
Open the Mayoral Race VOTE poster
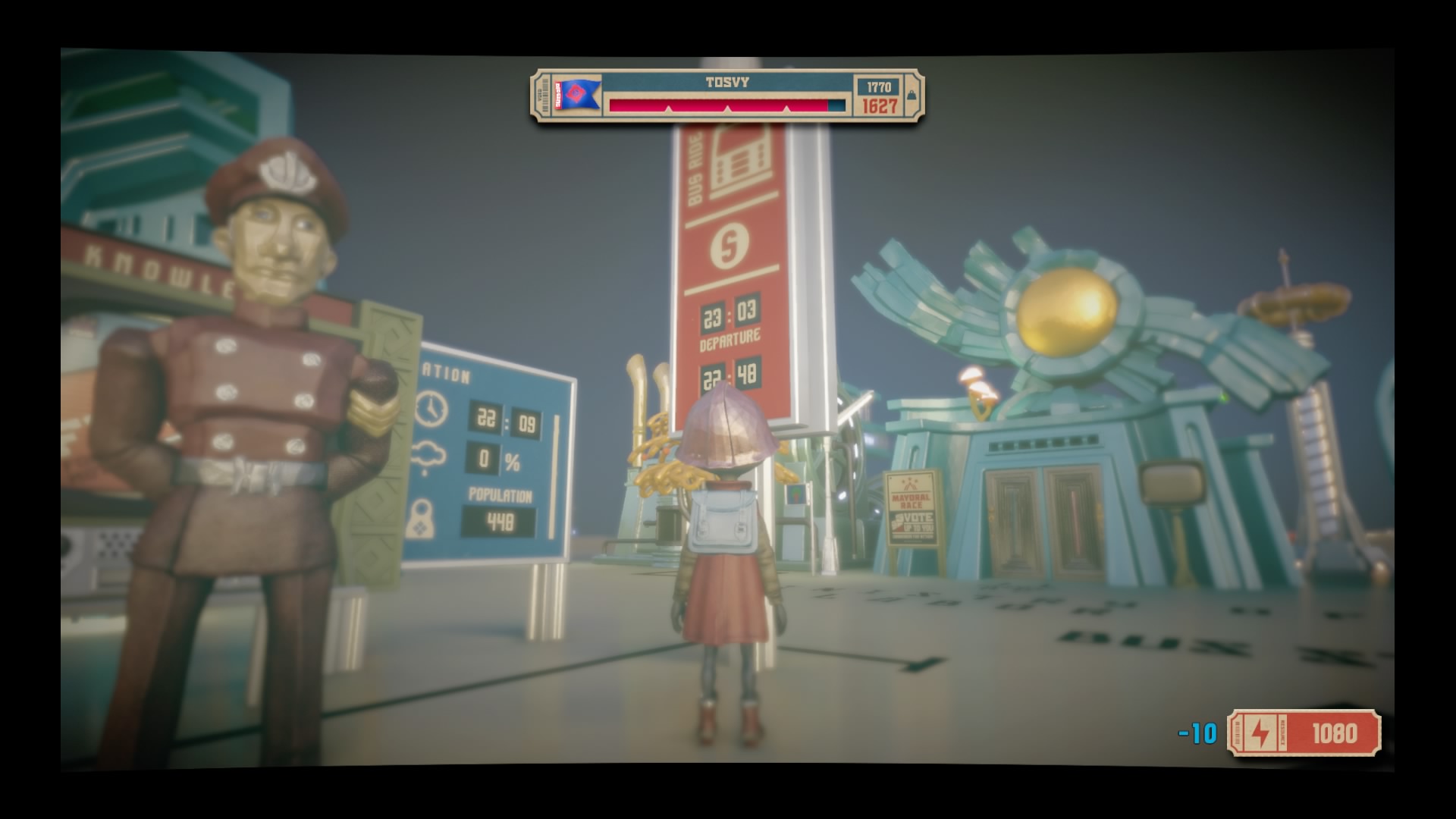coord(910,504)
